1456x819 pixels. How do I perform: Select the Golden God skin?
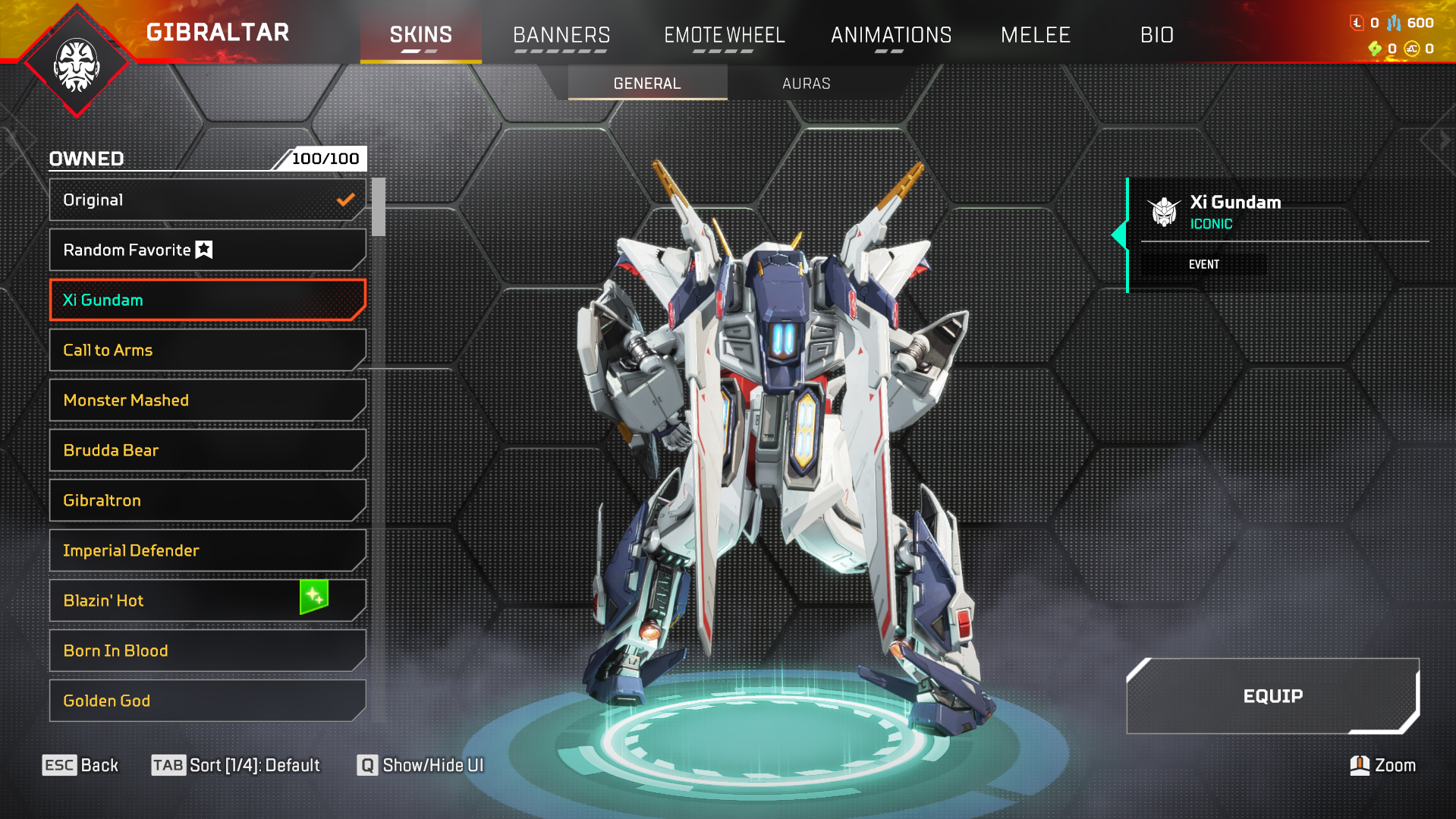tap(206, 701)
